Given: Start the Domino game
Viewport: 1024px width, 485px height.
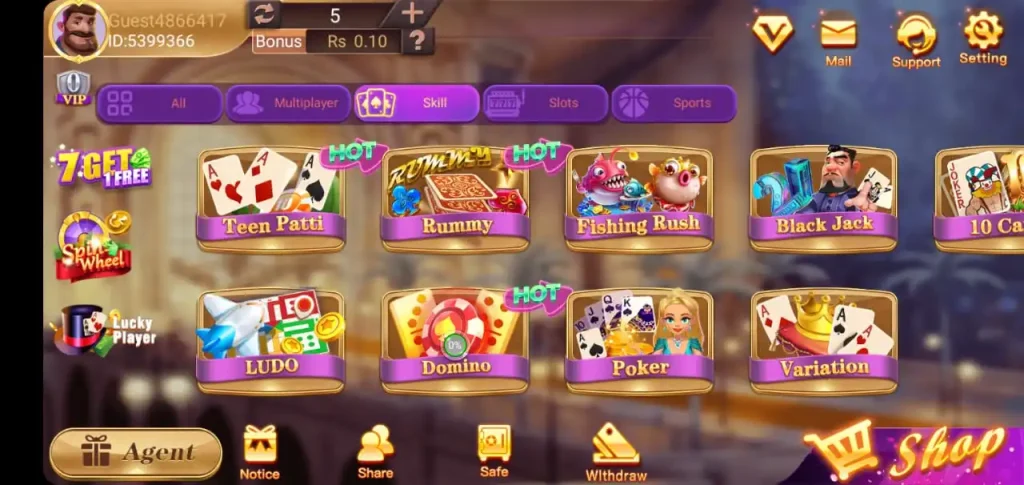Looking at the screenshot, I should tap(455, 340).
